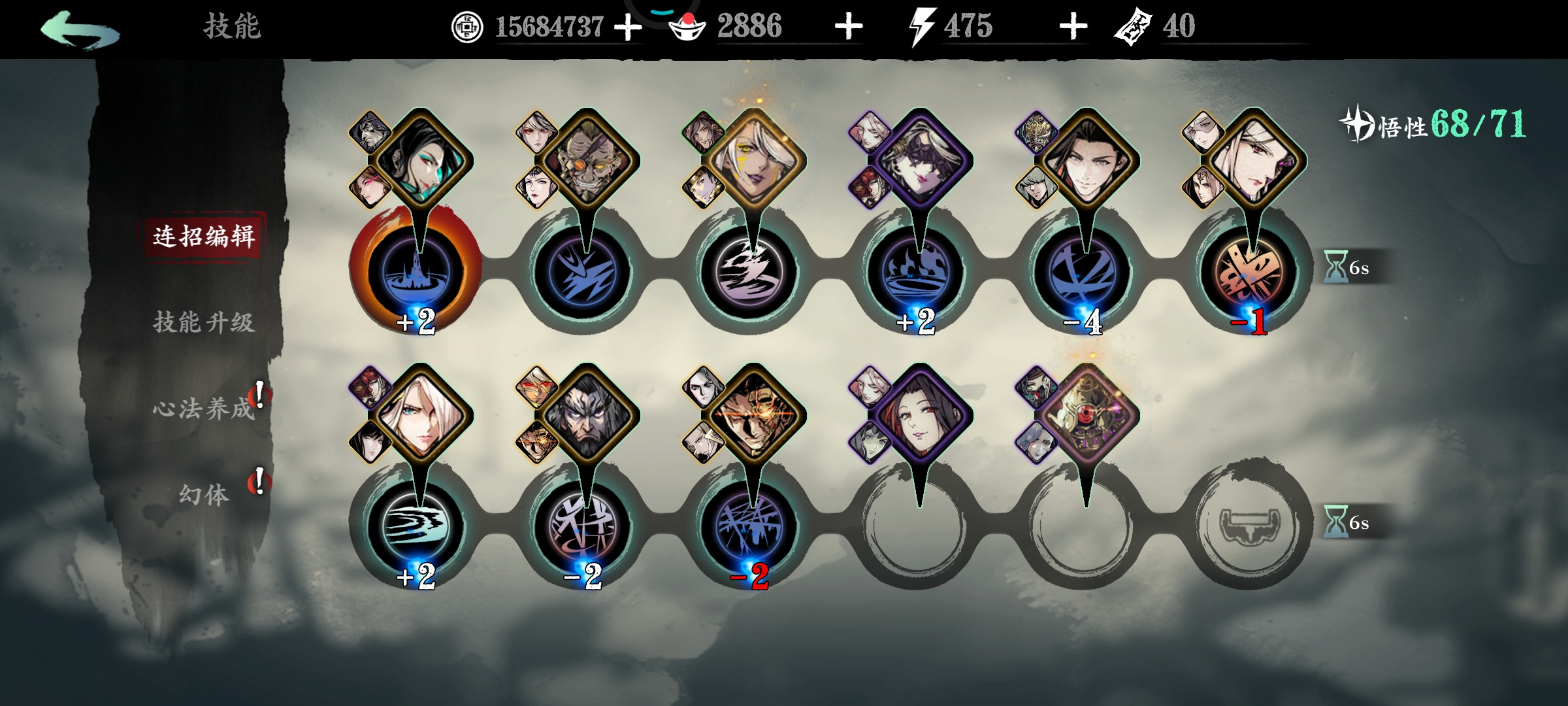Screen dimensions: 1568x706
Task: Select the grey-bearded old warrior portrait
Action: coord(586,416)
